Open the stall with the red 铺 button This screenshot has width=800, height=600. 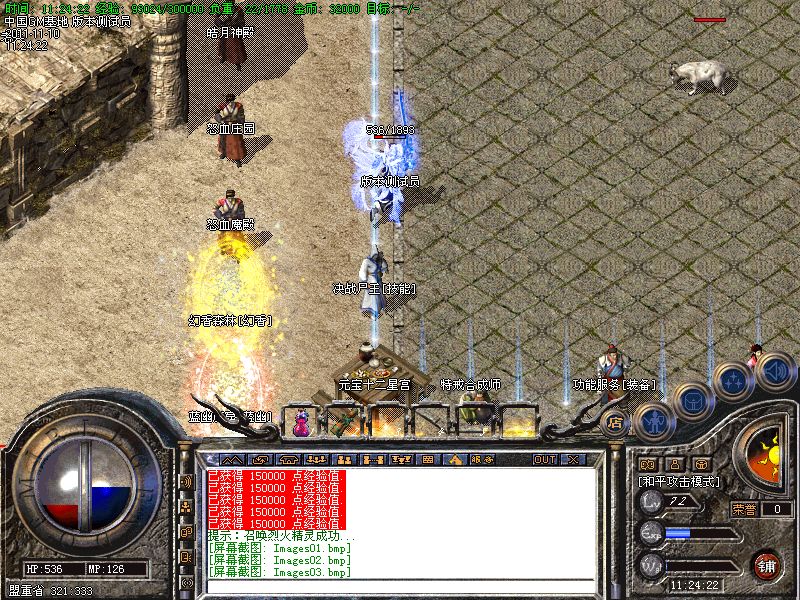click(767, 564)
